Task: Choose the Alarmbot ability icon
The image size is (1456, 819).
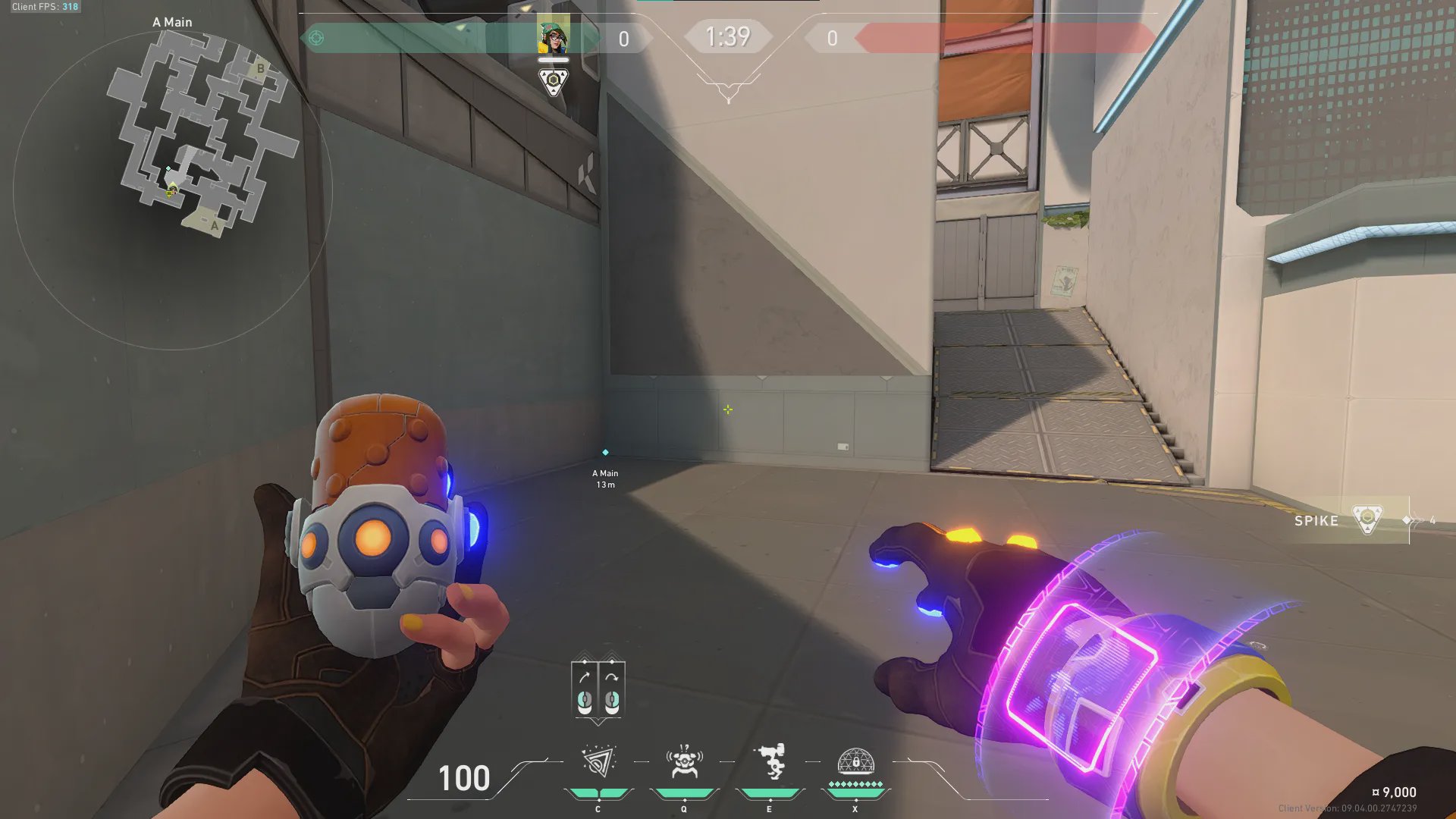Action: (684, 761)
